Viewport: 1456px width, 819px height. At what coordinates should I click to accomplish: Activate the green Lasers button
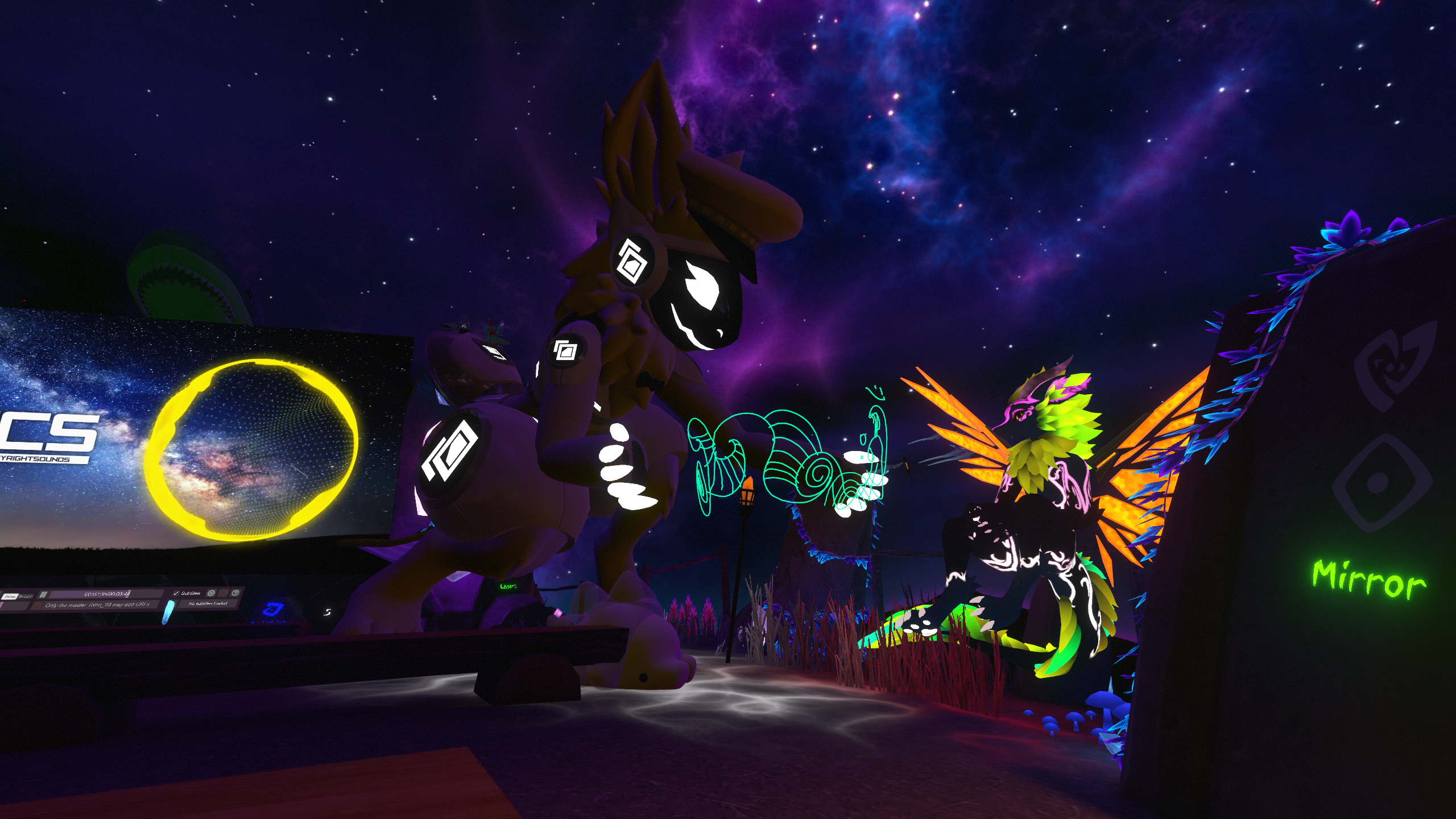508,586
